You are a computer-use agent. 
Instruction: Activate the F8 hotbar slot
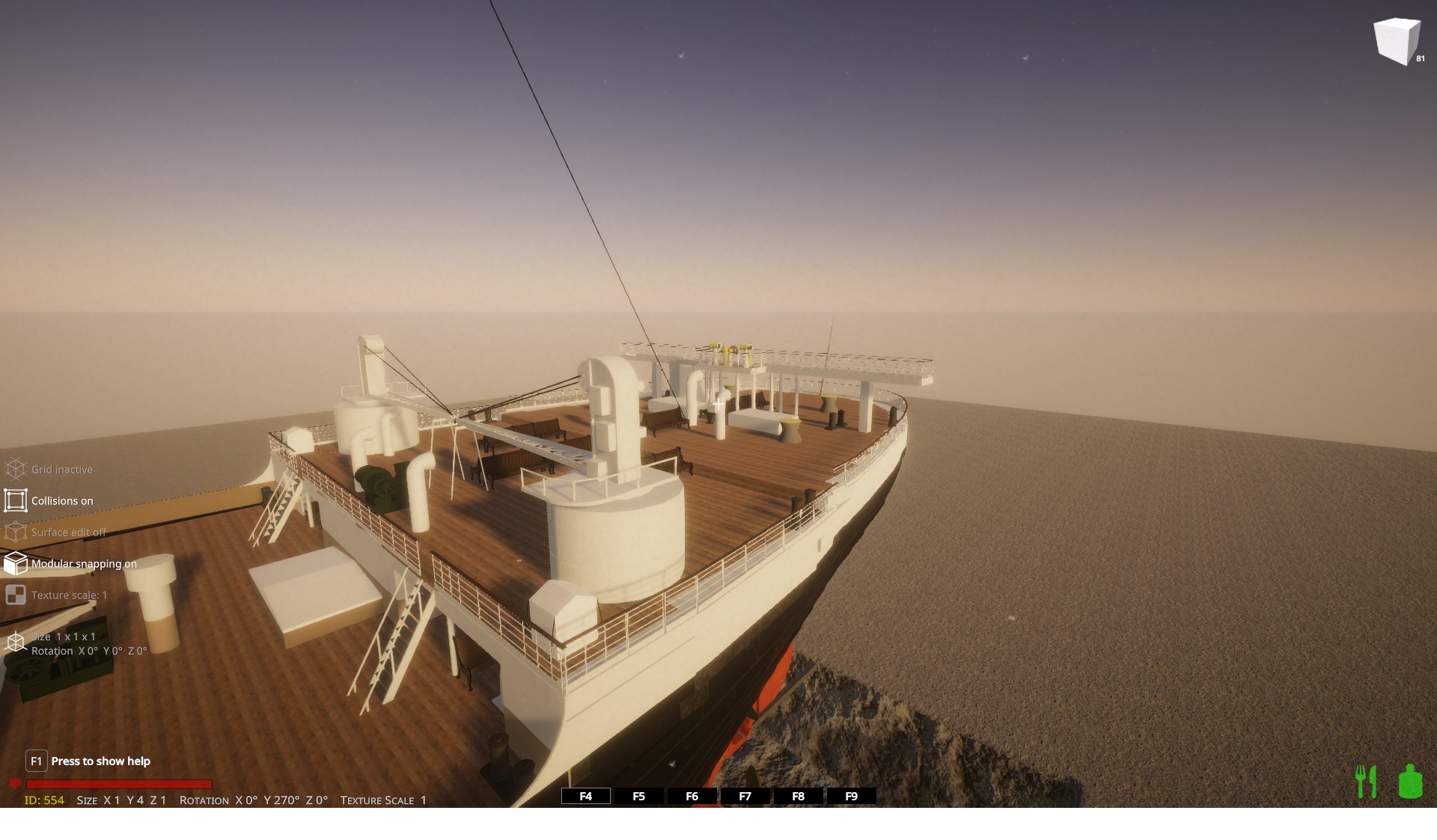(798, 796)
